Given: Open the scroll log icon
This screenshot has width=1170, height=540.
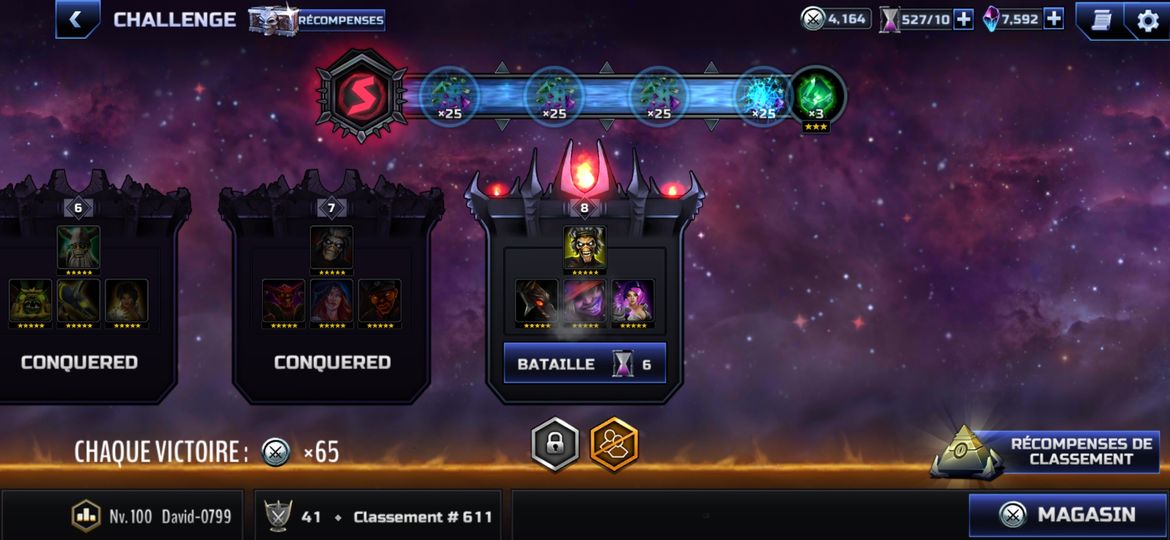Looking at the screenshot, I should 1099,20.
